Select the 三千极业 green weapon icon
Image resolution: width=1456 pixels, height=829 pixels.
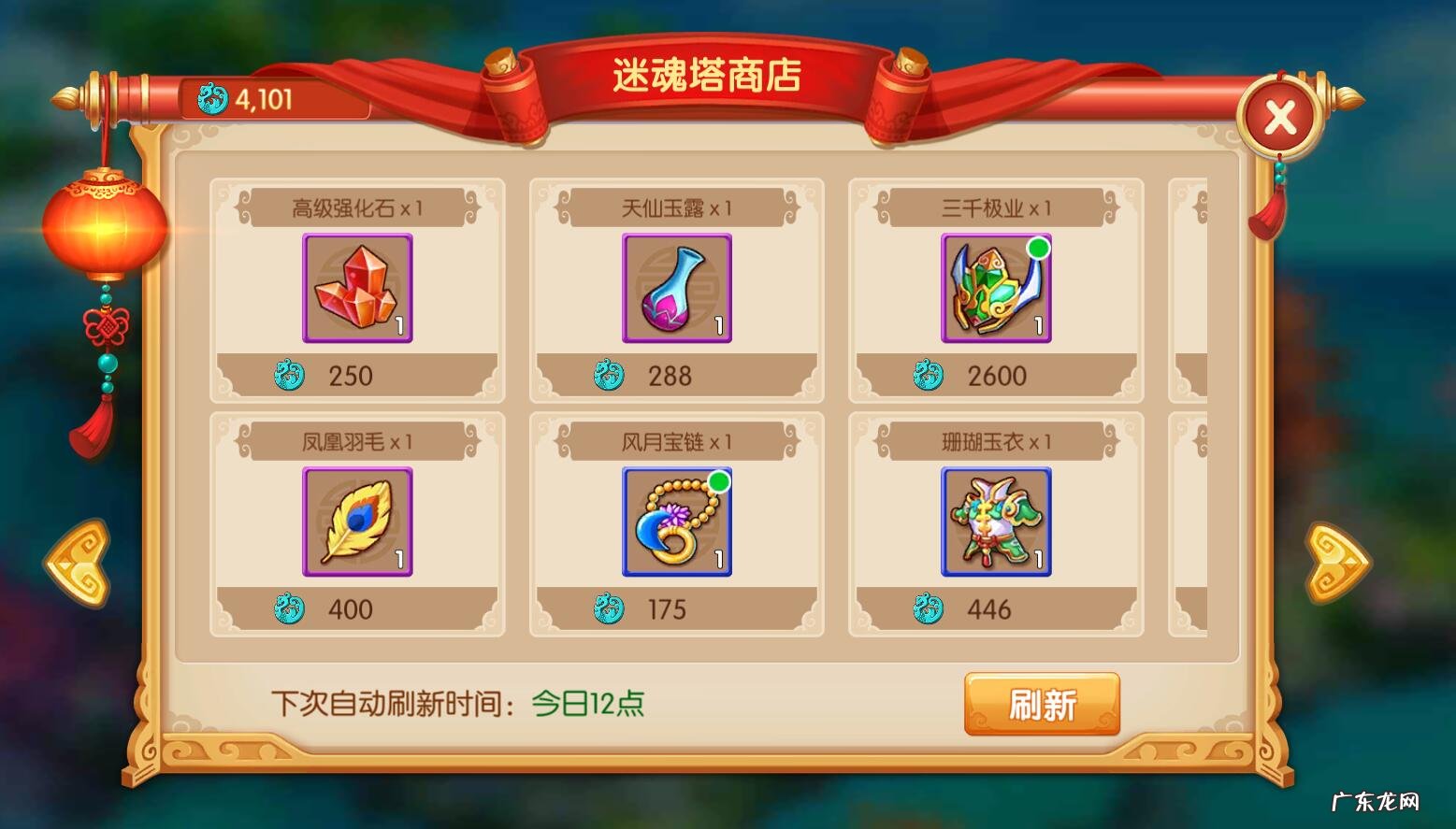coord(995,290)
